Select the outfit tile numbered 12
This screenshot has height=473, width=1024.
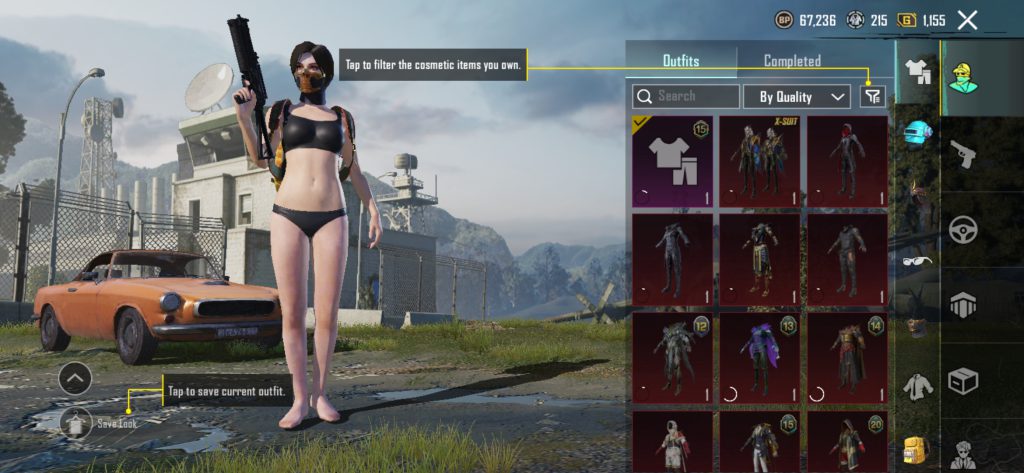(671, 357)
